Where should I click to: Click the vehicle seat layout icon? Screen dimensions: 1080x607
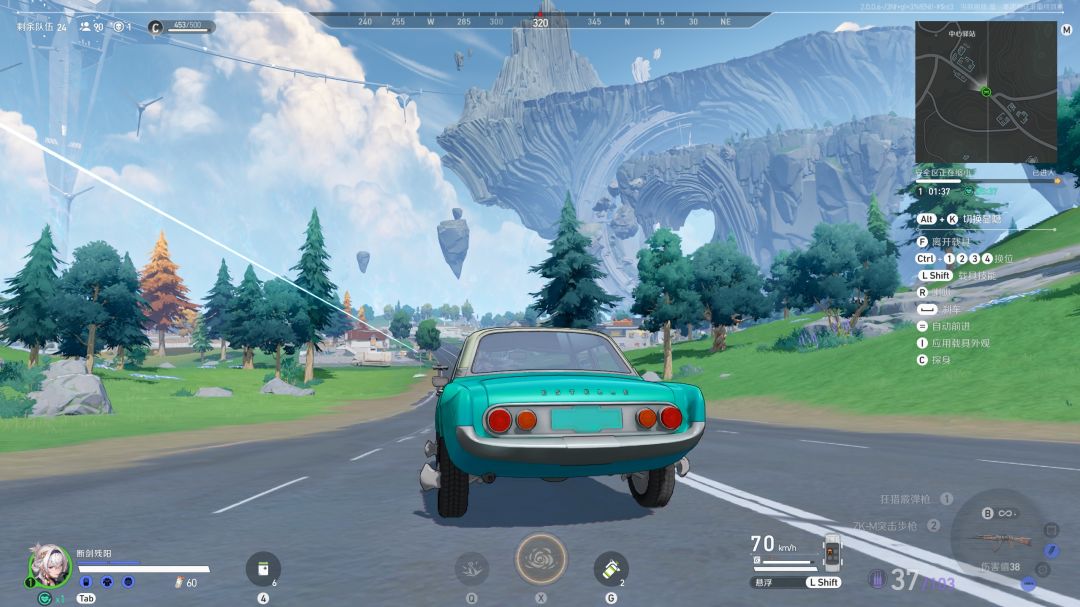coord(832,552)
